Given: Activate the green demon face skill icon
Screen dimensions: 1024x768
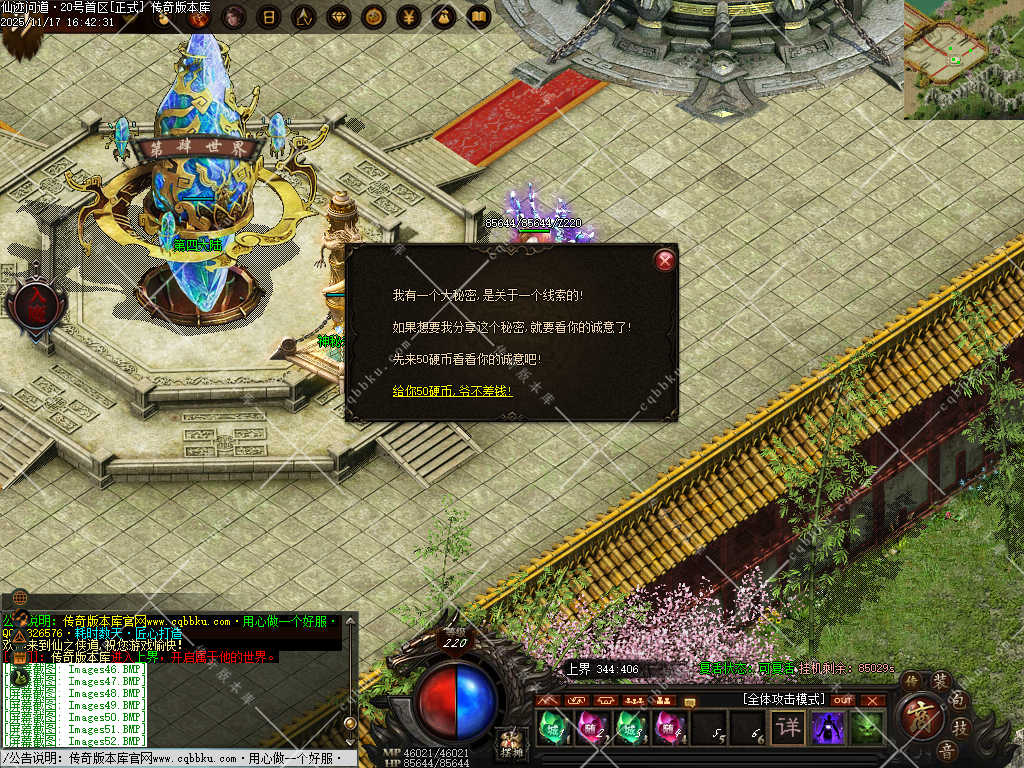Looking at the screenshot, I should pos(866,727).
